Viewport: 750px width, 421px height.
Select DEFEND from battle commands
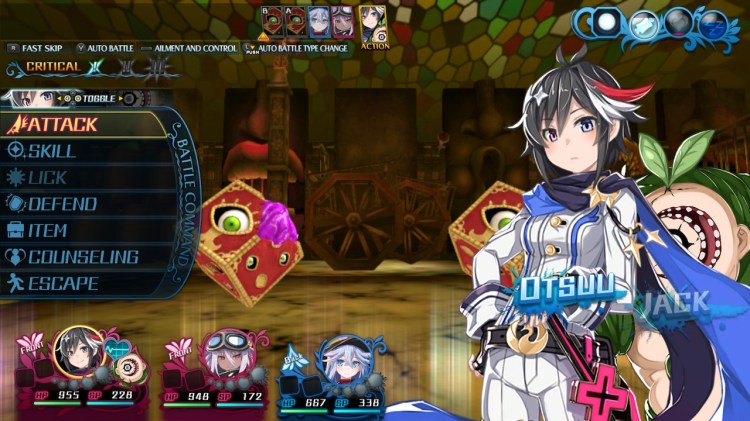pos(62,204)
